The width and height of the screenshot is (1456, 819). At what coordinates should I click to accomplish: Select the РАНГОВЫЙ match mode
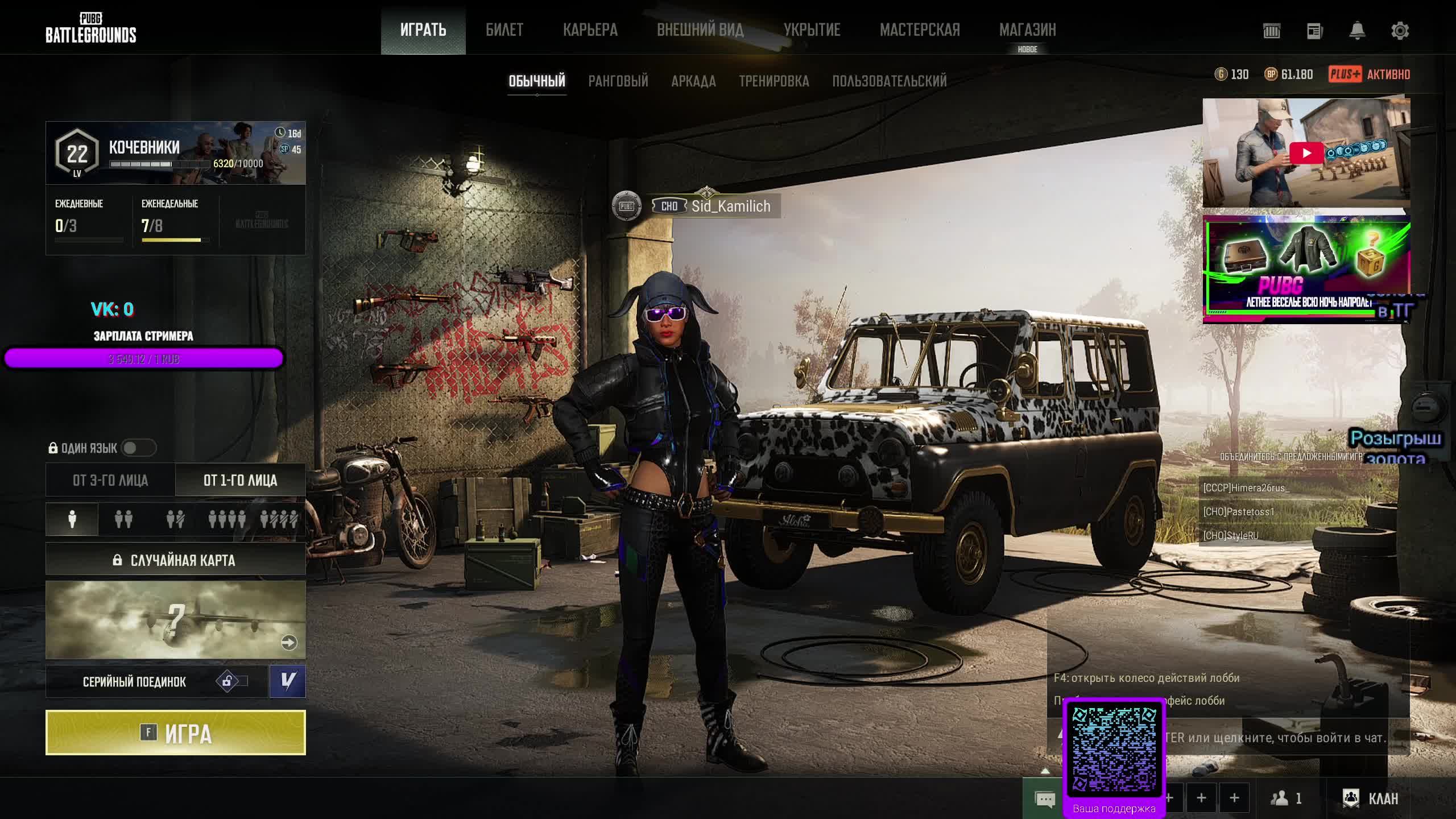click(x=618, y=81)
